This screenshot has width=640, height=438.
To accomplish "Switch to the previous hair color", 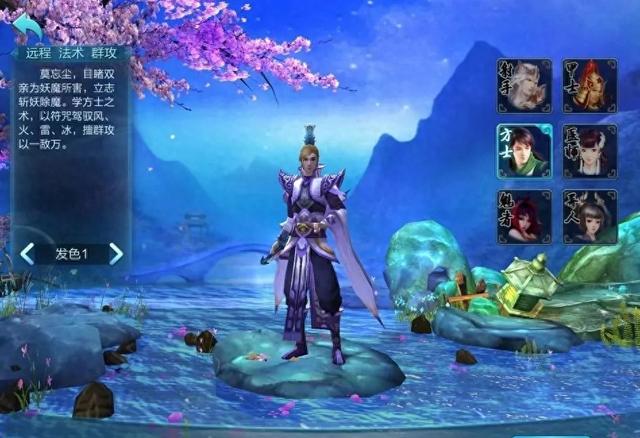I will 27,254.
